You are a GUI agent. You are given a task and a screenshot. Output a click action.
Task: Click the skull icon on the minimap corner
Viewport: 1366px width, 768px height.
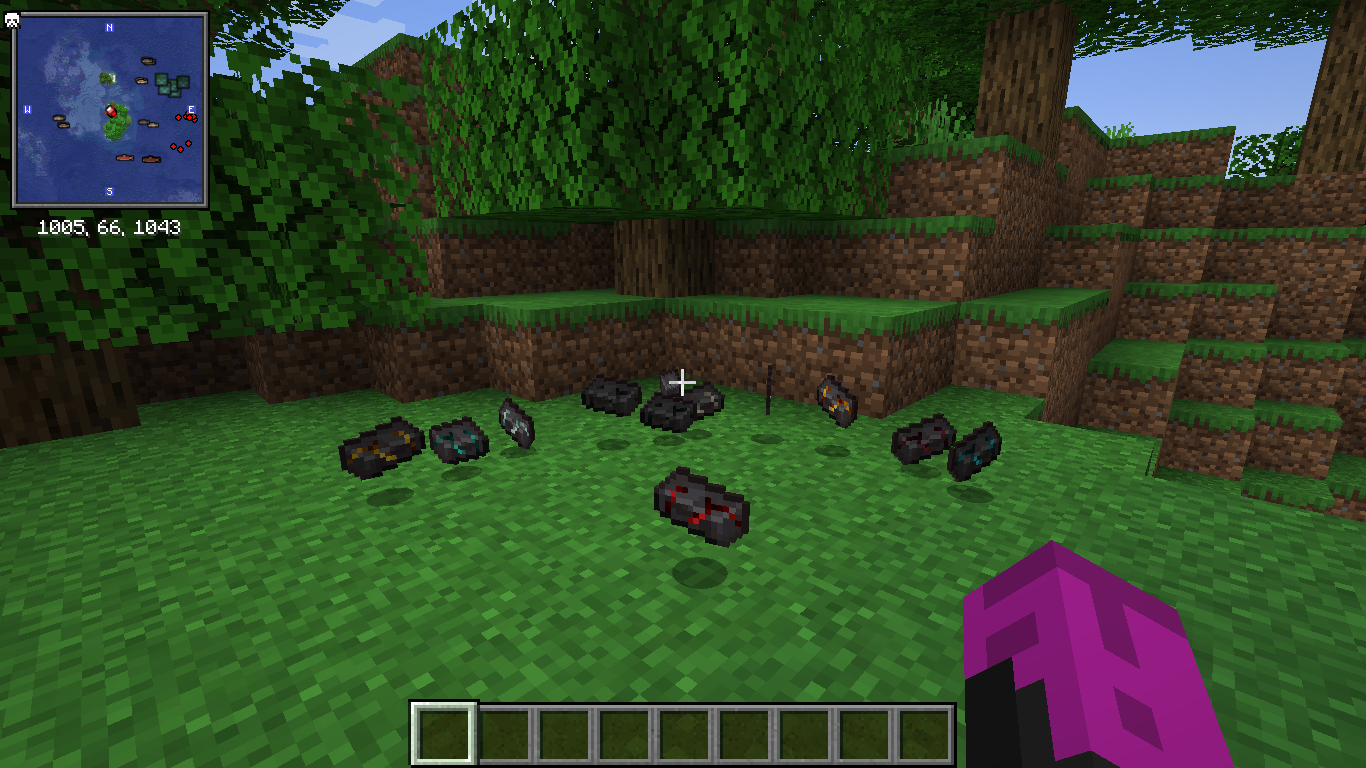12,20
